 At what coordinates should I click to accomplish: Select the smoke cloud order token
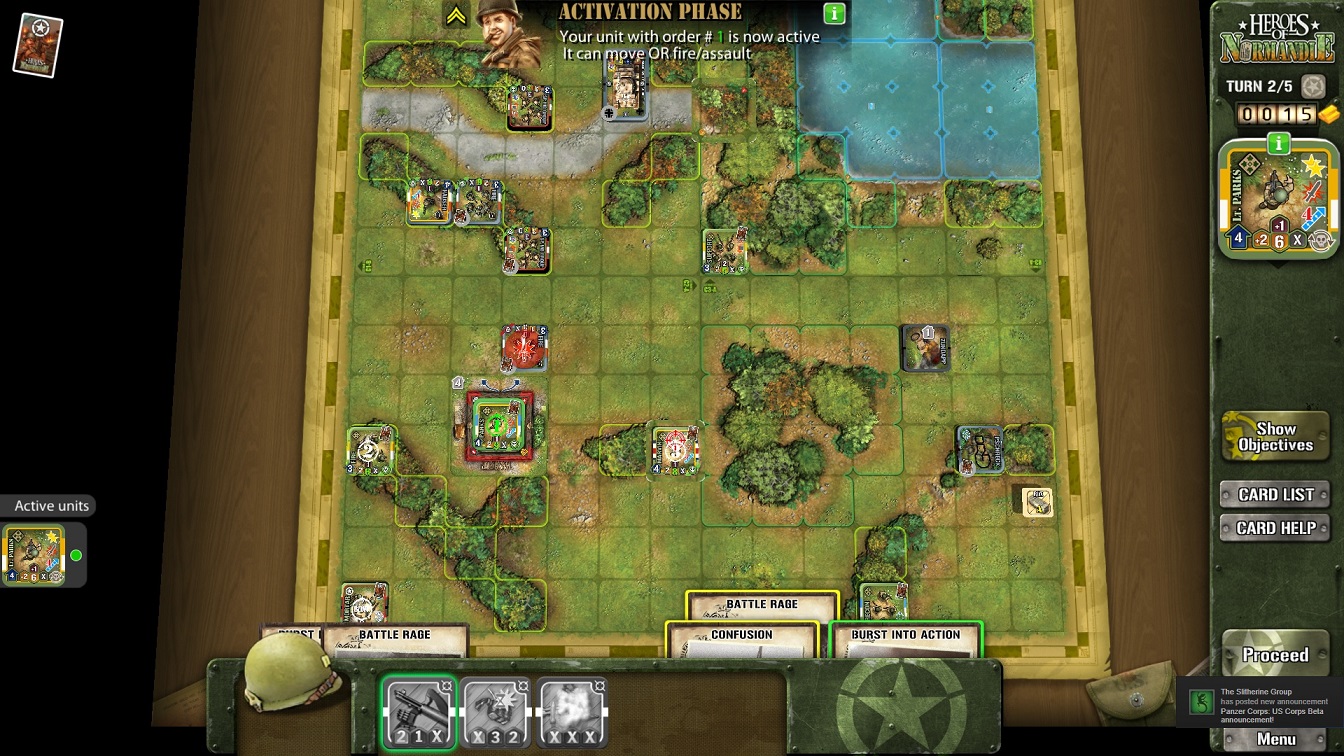coord(571,713)
